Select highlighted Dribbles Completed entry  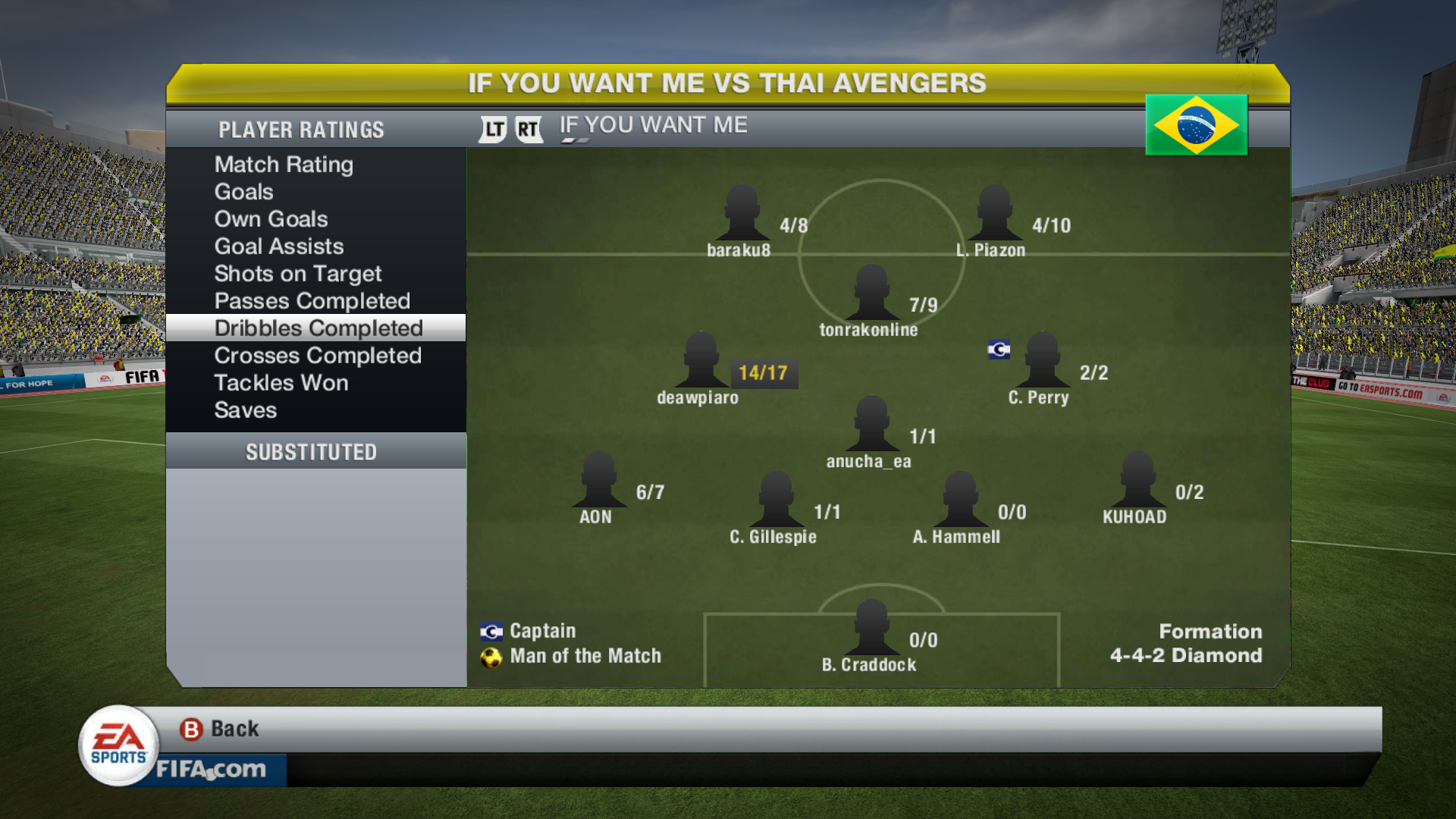tap(318, 328)
